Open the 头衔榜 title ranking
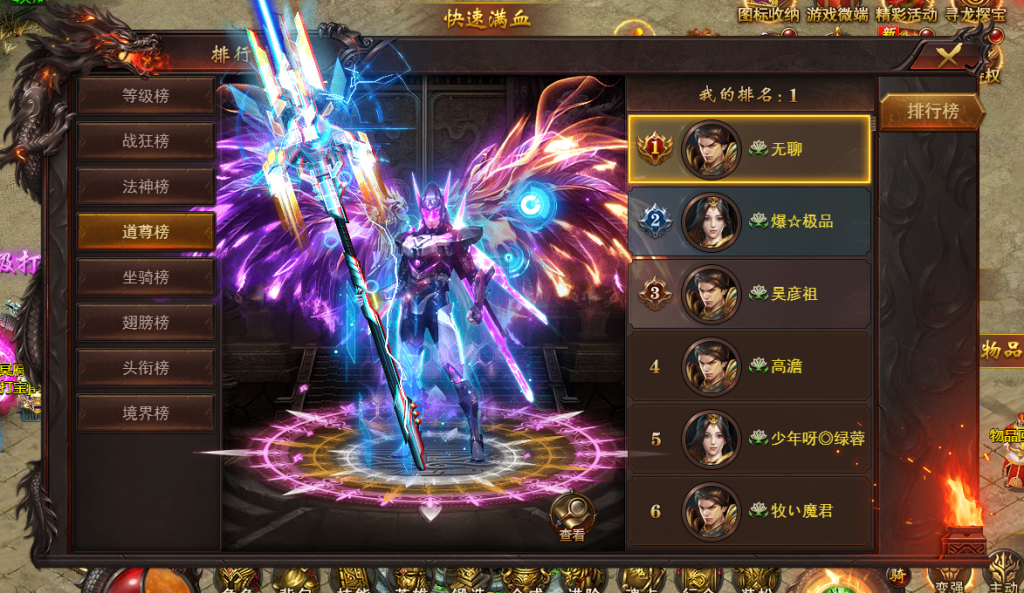Screen dimensions: 1024x593 146,367
